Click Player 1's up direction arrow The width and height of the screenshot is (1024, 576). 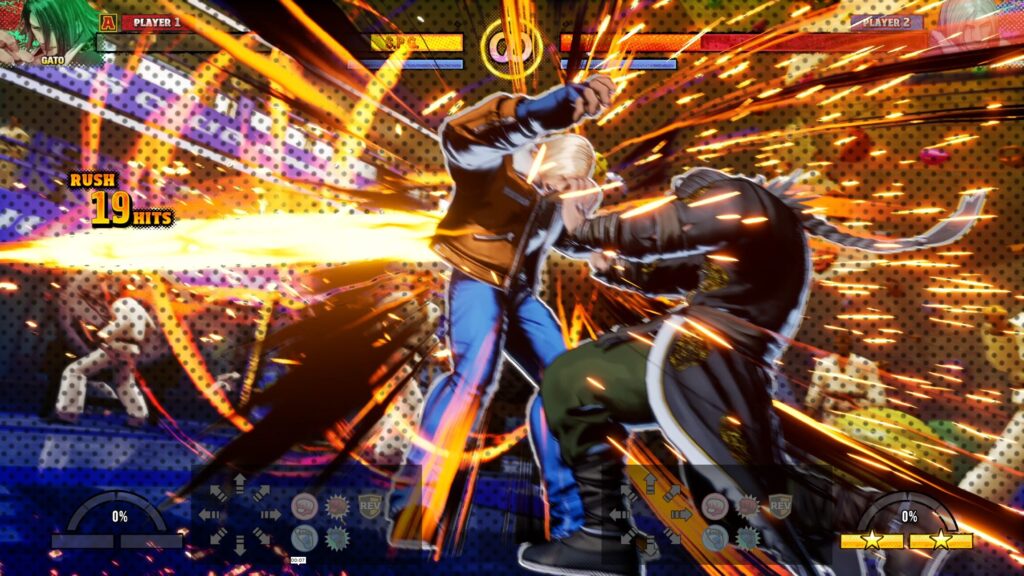click(x=240, y=485)
